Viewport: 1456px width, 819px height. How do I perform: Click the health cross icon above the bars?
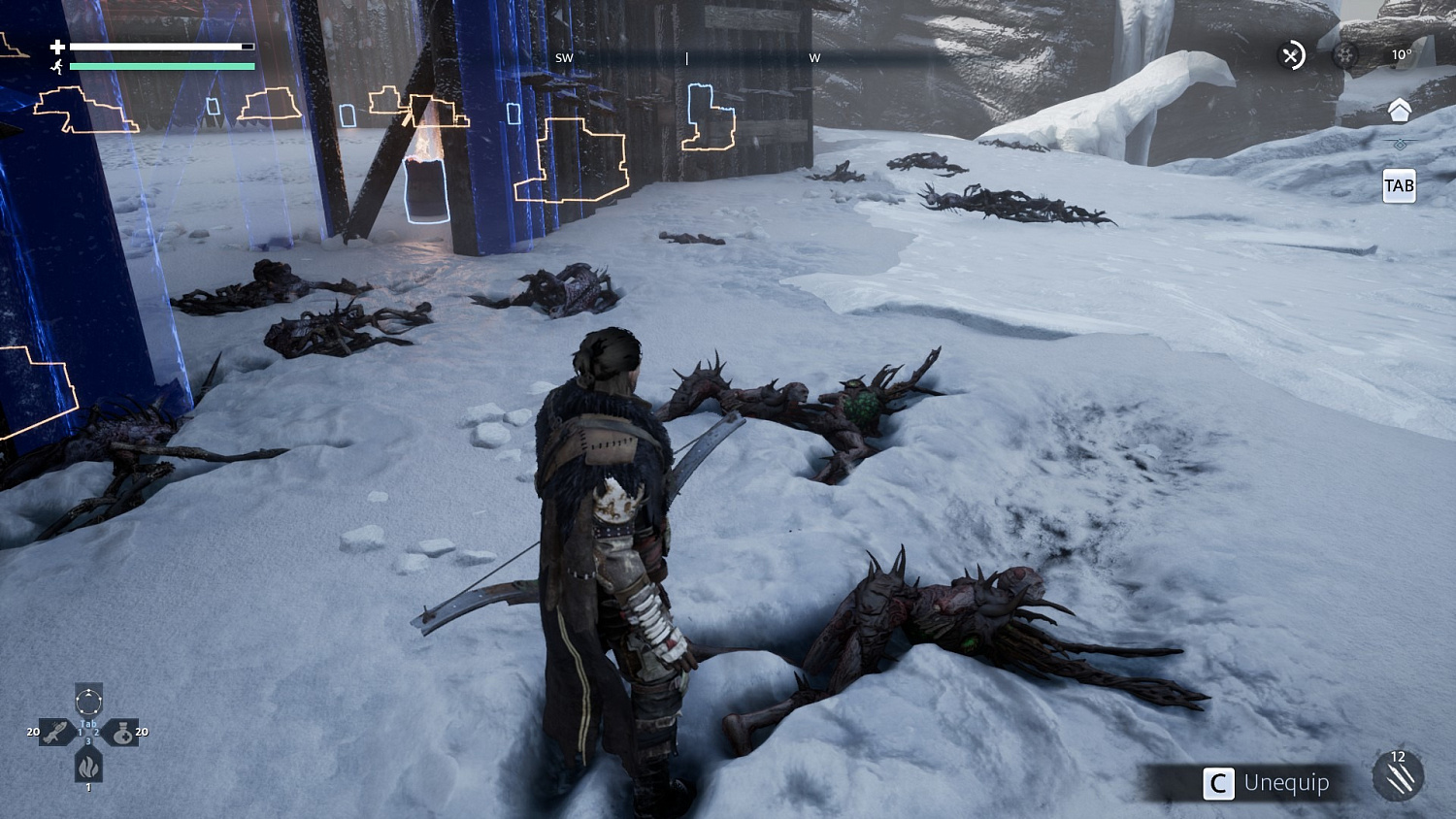click(58, 46)
